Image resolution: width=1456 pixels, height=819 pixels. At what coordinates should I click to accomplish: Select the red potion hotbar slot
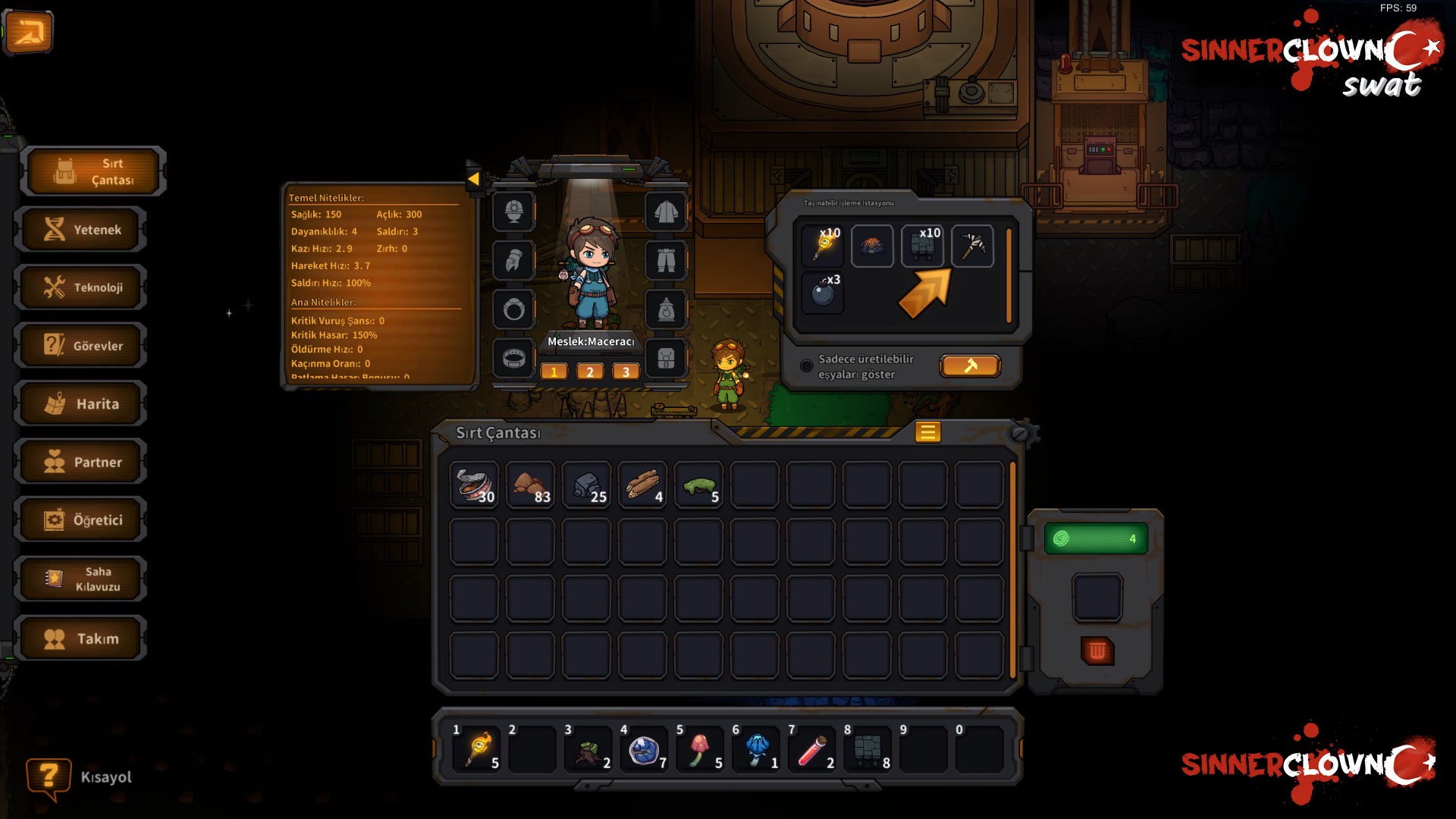click(812, 750)
